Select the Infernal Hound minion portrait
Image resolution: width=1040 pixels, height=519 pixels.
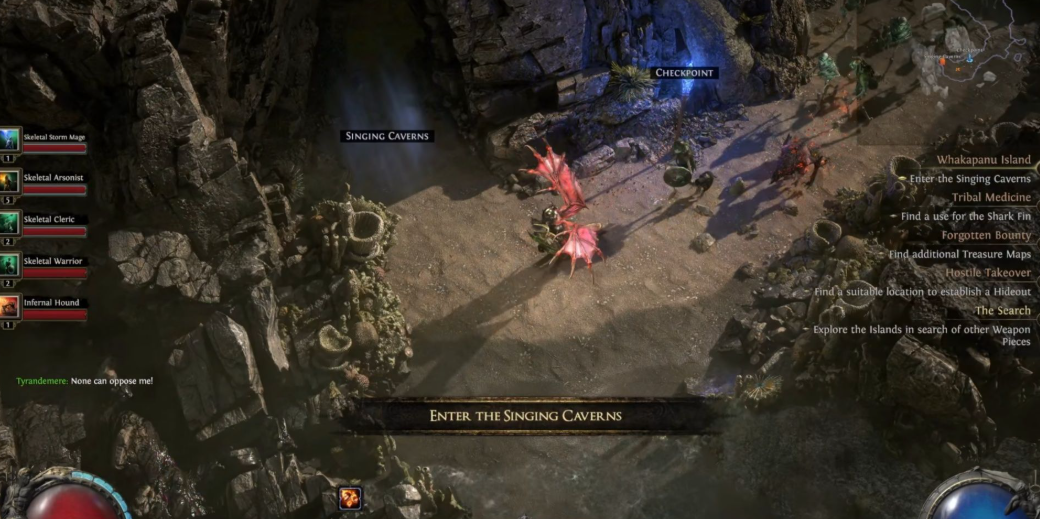tap(10, 306)
